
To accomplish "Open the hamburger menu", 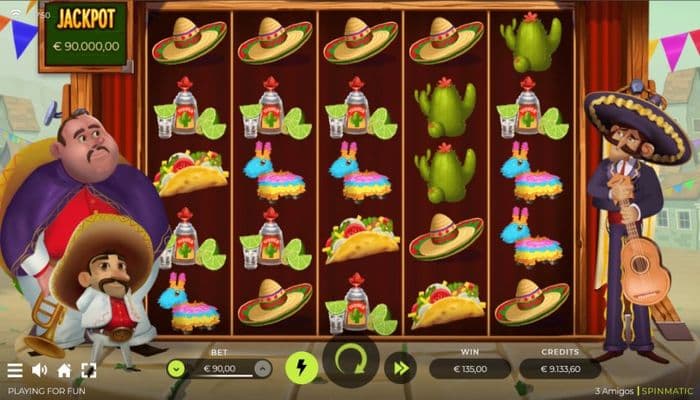I will pos(15,371).
